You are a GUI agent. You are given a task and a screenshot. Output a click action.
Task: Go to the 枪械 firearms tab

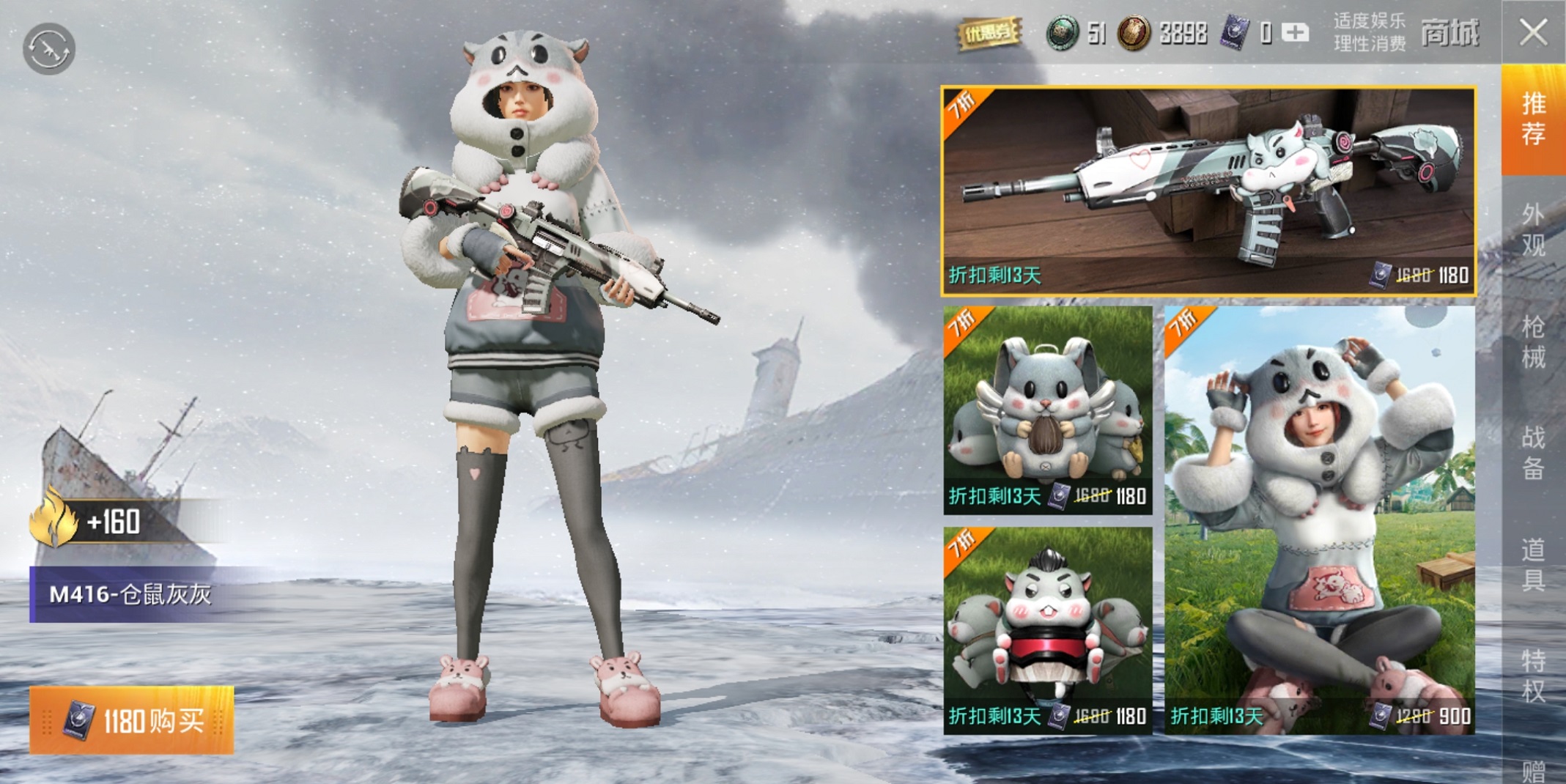pos(1533,341)
